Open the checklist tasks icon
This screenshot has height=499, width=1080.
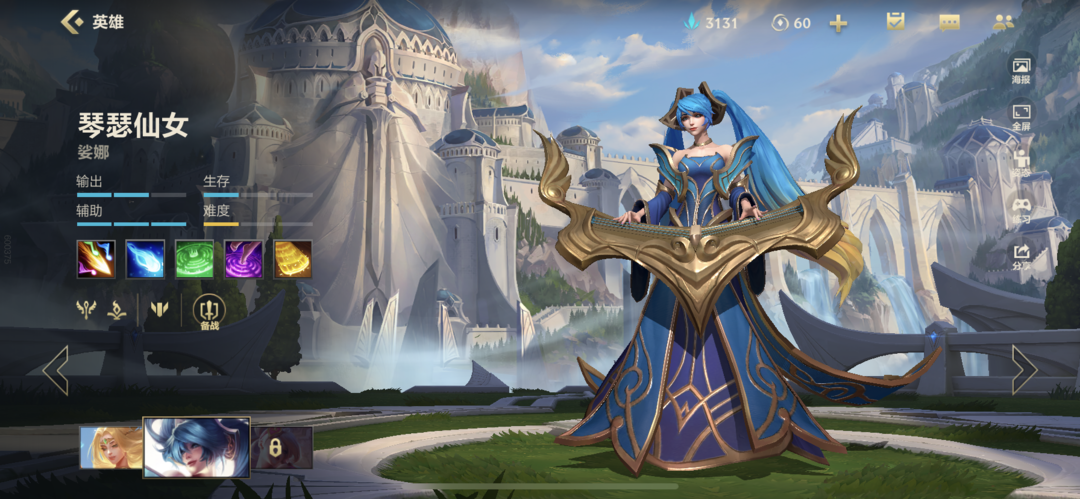pyautogui.click(x=895, y=22)
